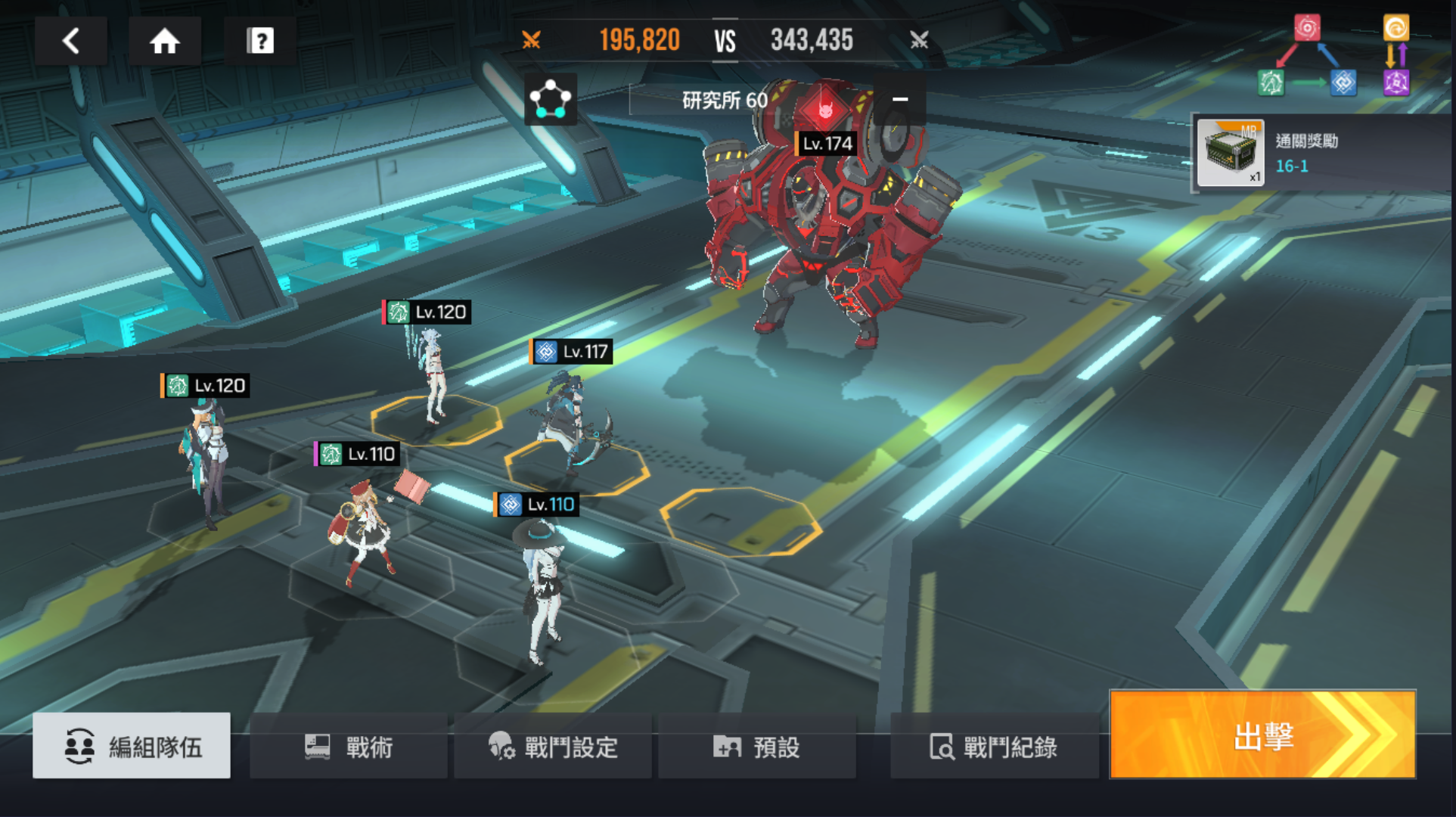
Task: Open the 預設 preset teams
Action: (x=756, y=747)
